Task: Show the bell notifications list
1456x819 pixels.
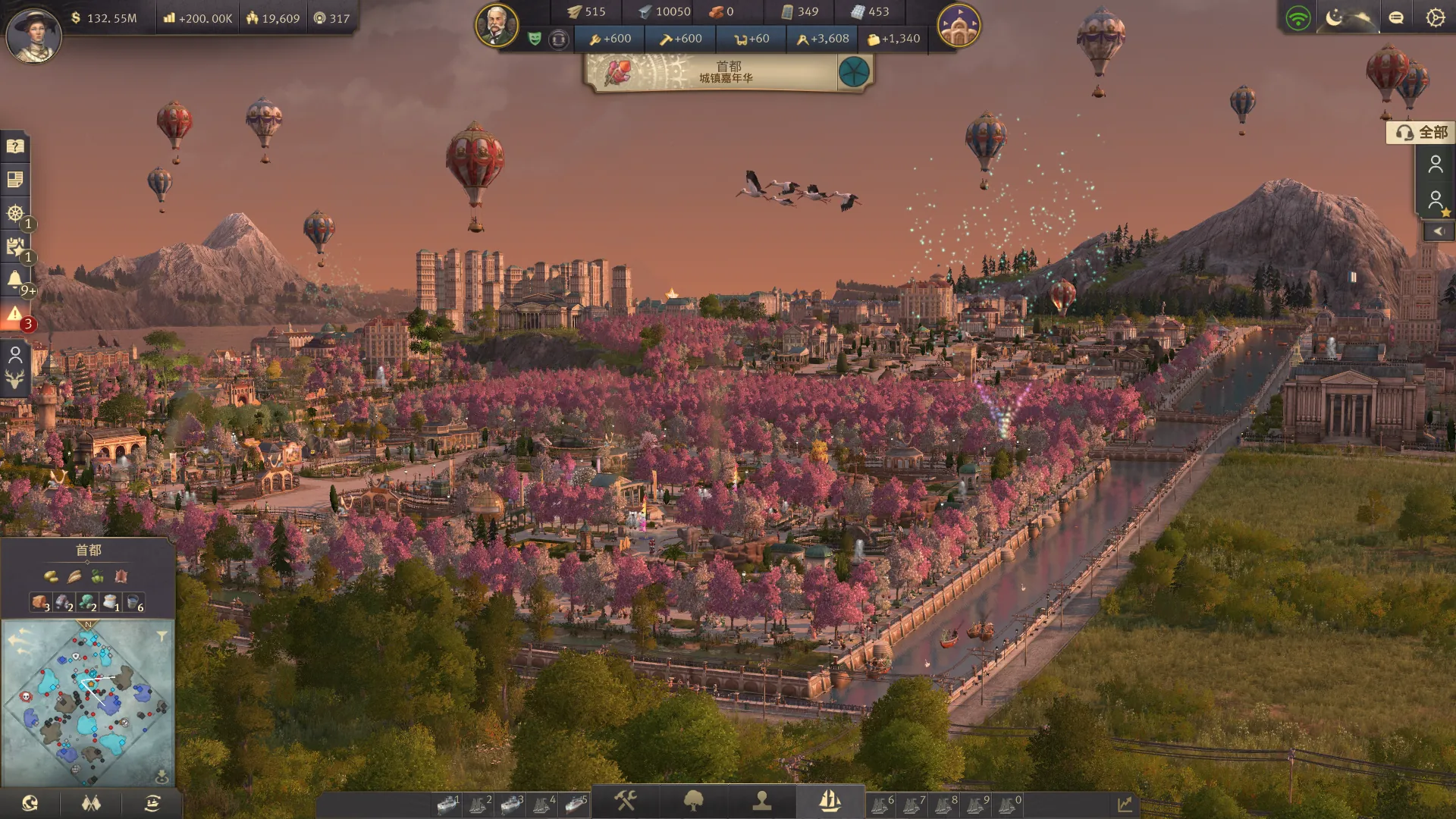Action: 15,280
